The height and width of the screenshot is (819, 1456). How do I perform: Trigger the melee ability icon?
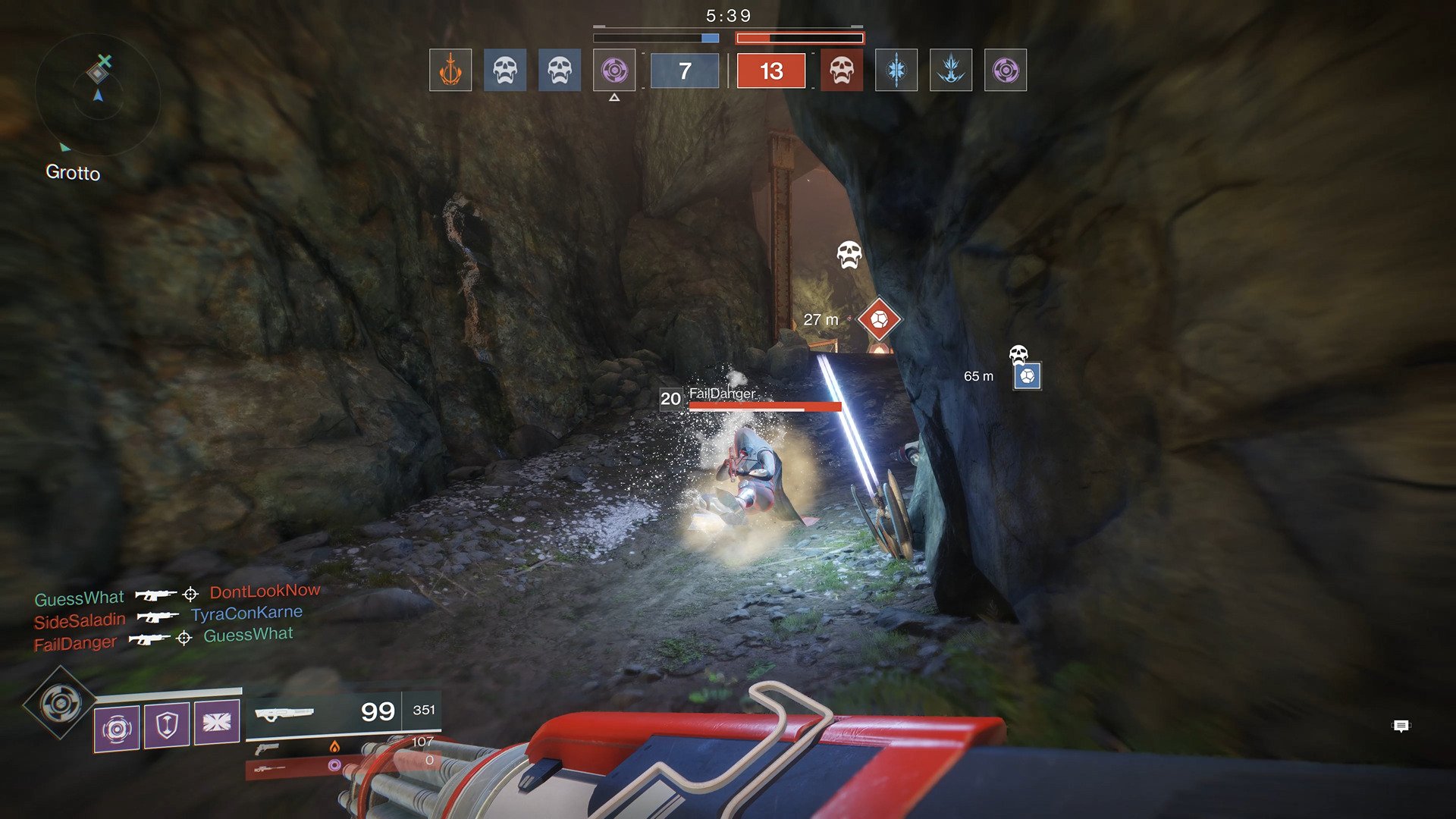click(217, 721)
